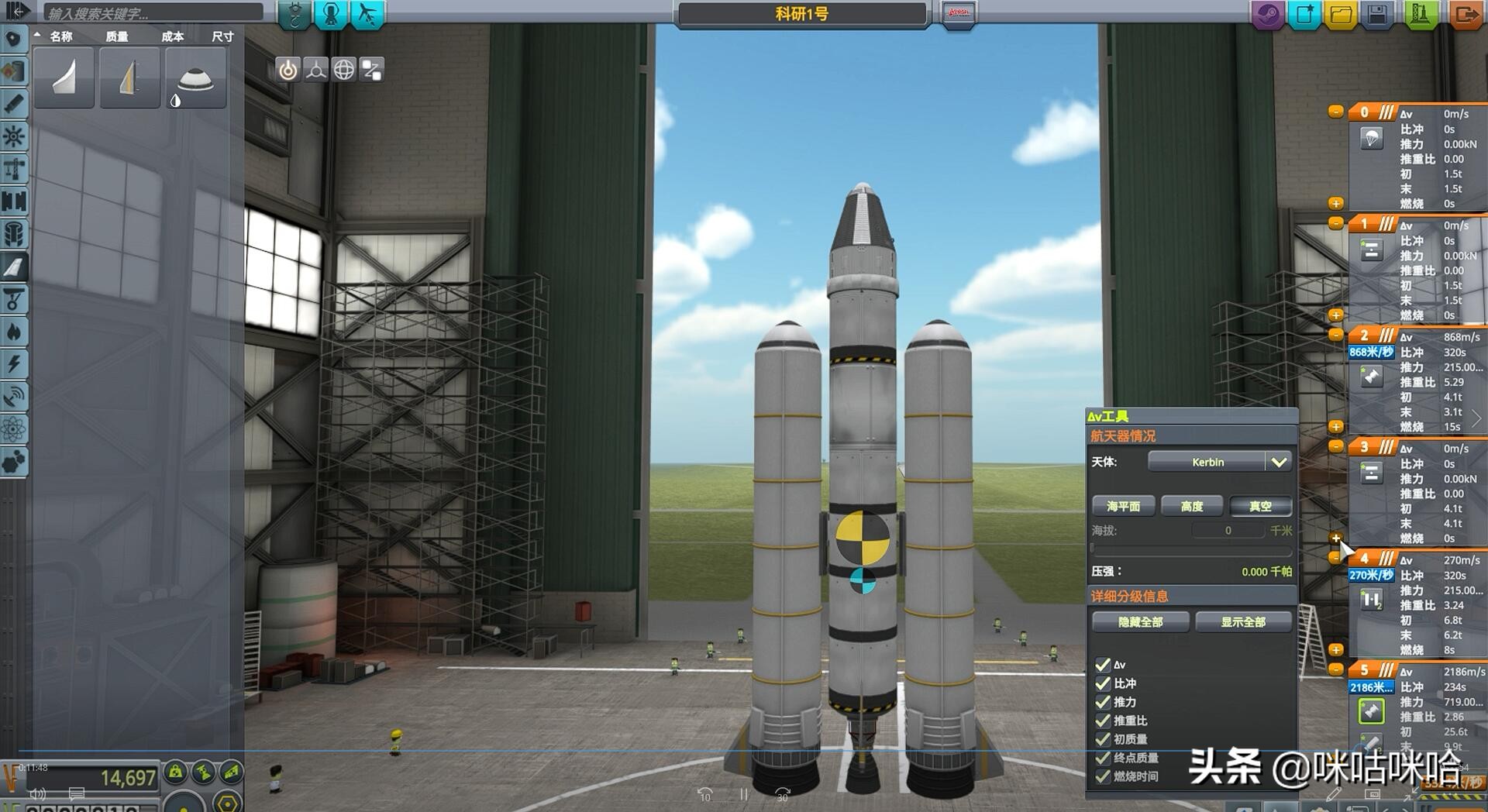1488x812 pixels.
Task: Open the Kerbin celestial body dropdown
Action: point(1219,462)
